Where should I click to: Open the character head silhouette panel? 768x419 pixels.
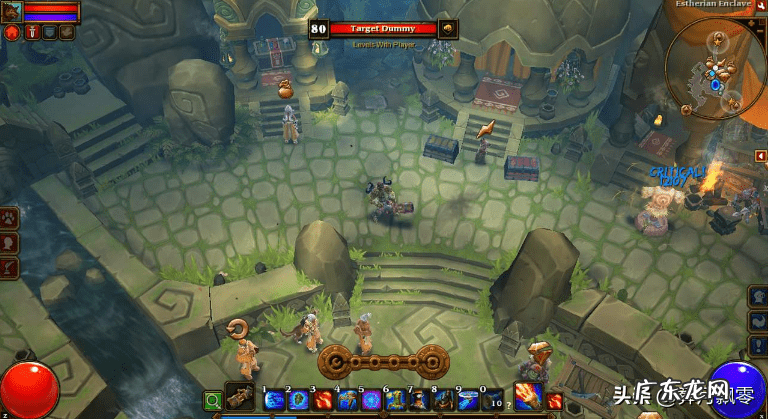10,242
